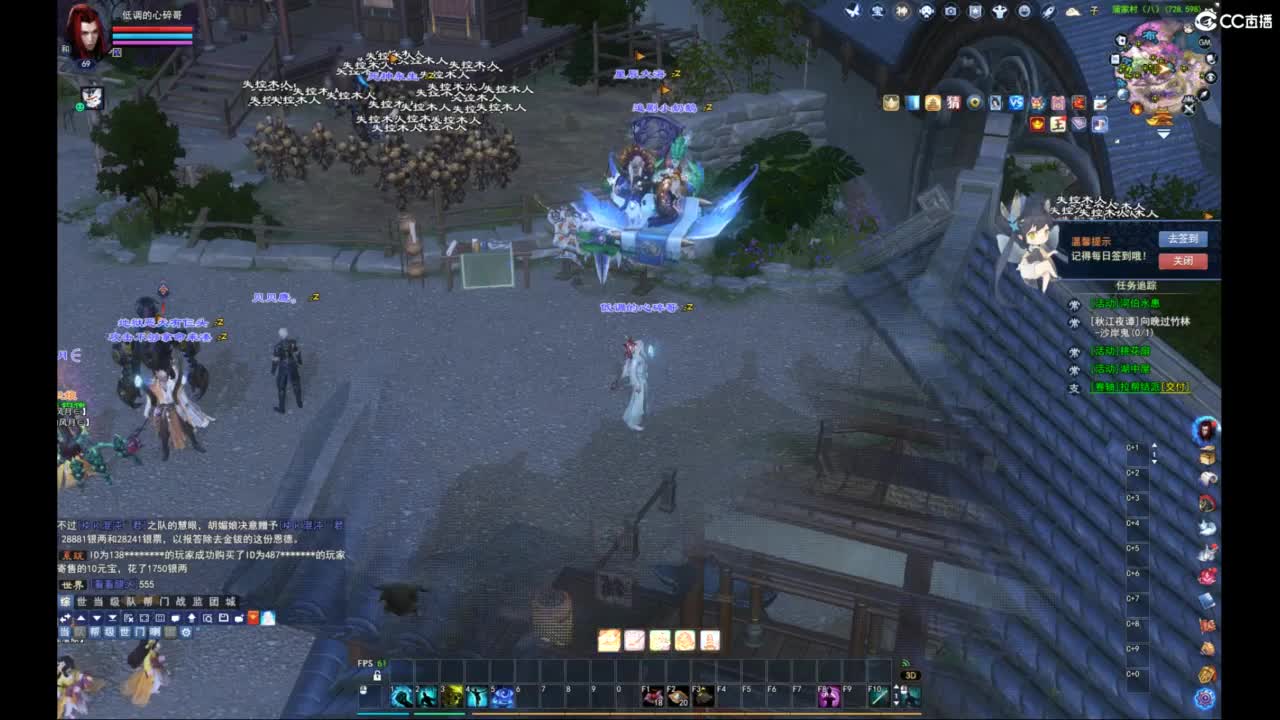The width and height of the screenshot is (1280, 720).
Task: Open the 猜 guessing event icon on top toolbar
Action: click(x=953, y=104)
